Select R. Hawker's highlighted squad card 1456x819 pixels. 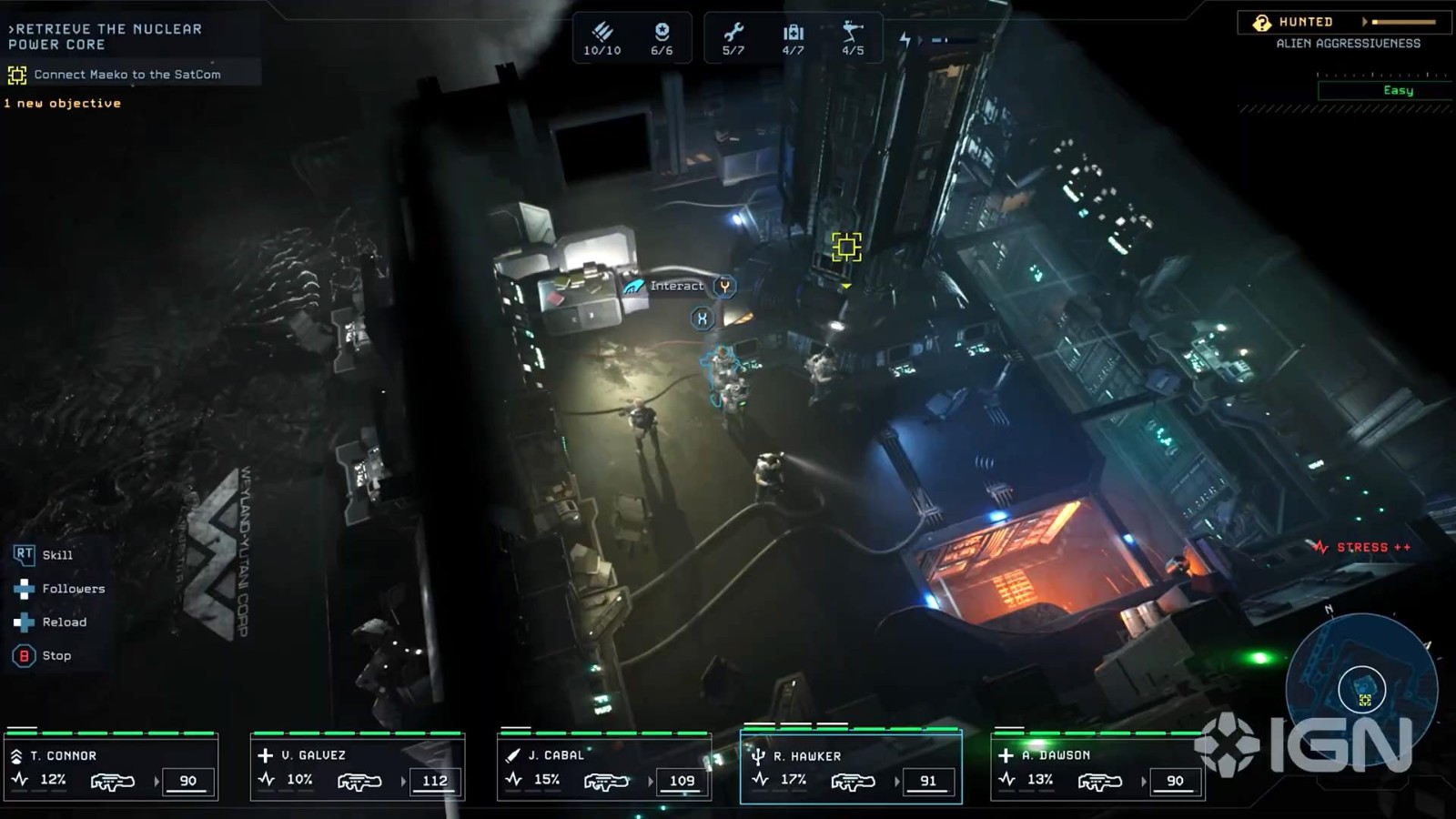click(x=851, y=768)
